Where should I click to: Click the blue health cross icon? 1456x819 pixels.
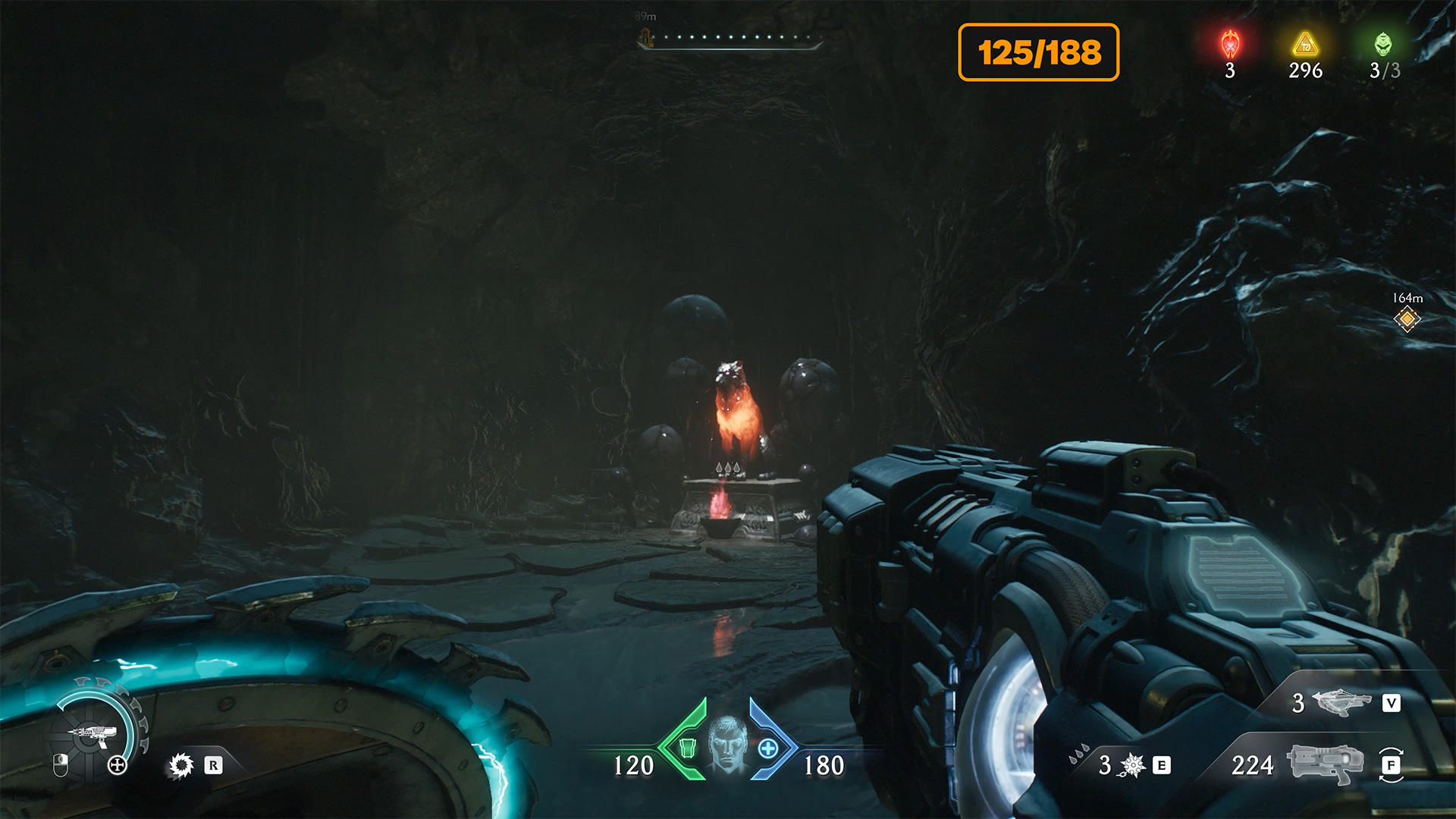click(x=768, y=748)
